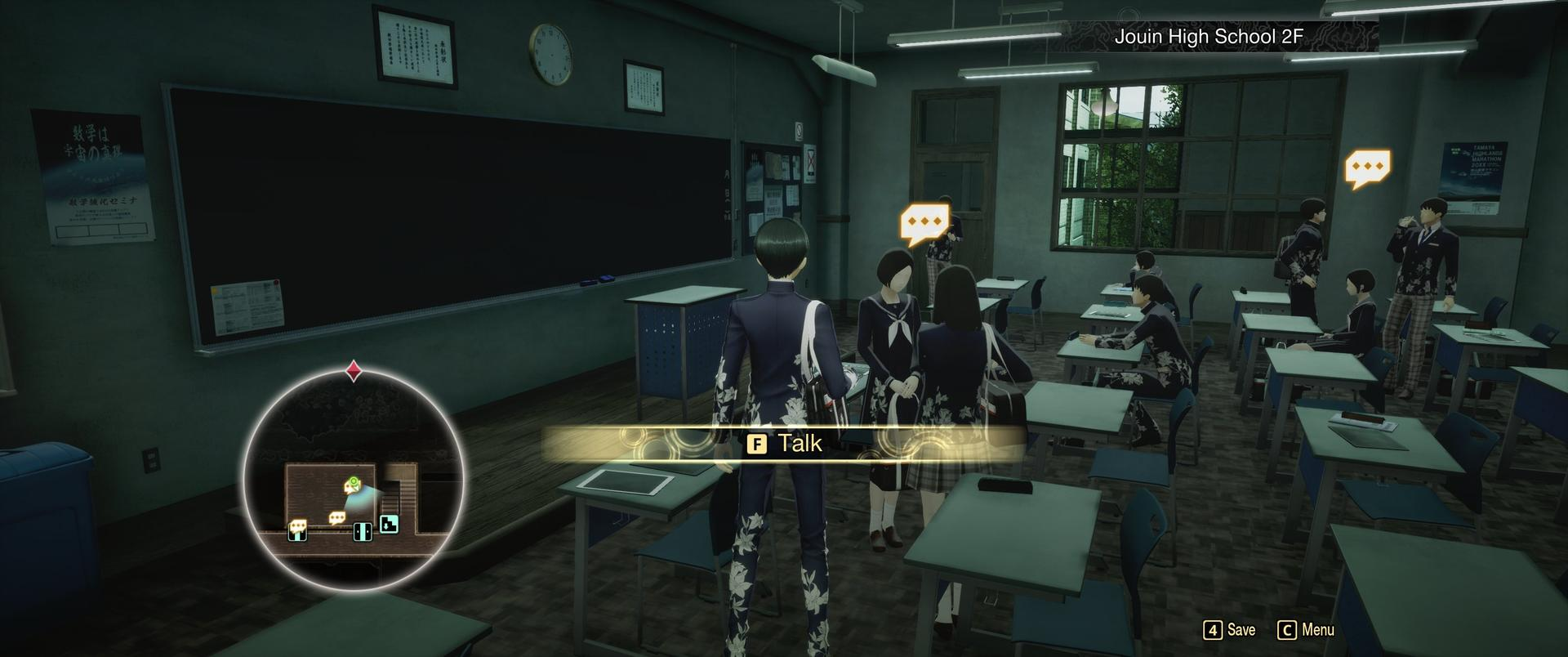The image size is (1568, 657).
Task: Click the C key icon next to Menu
Action: tap(1288, 630)
